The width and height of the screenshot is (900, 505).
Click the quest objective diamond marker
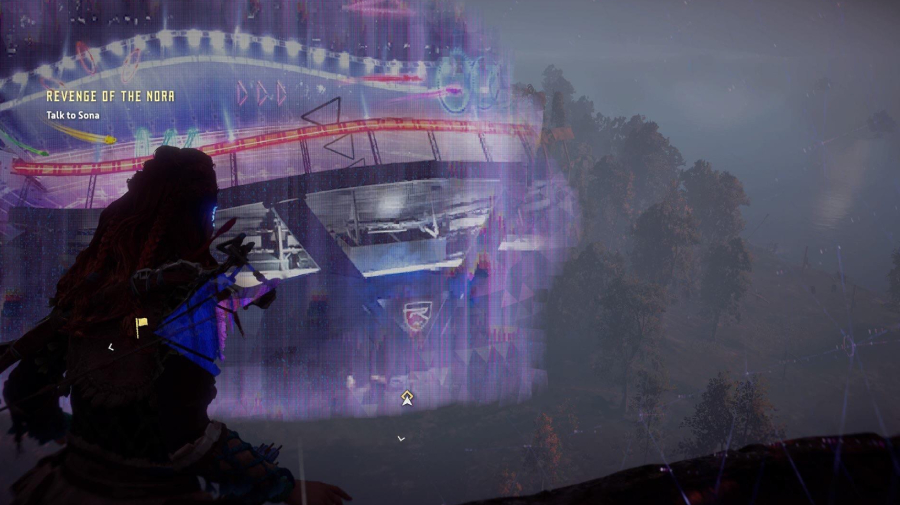pyautogui.click(x=408, y=398)
